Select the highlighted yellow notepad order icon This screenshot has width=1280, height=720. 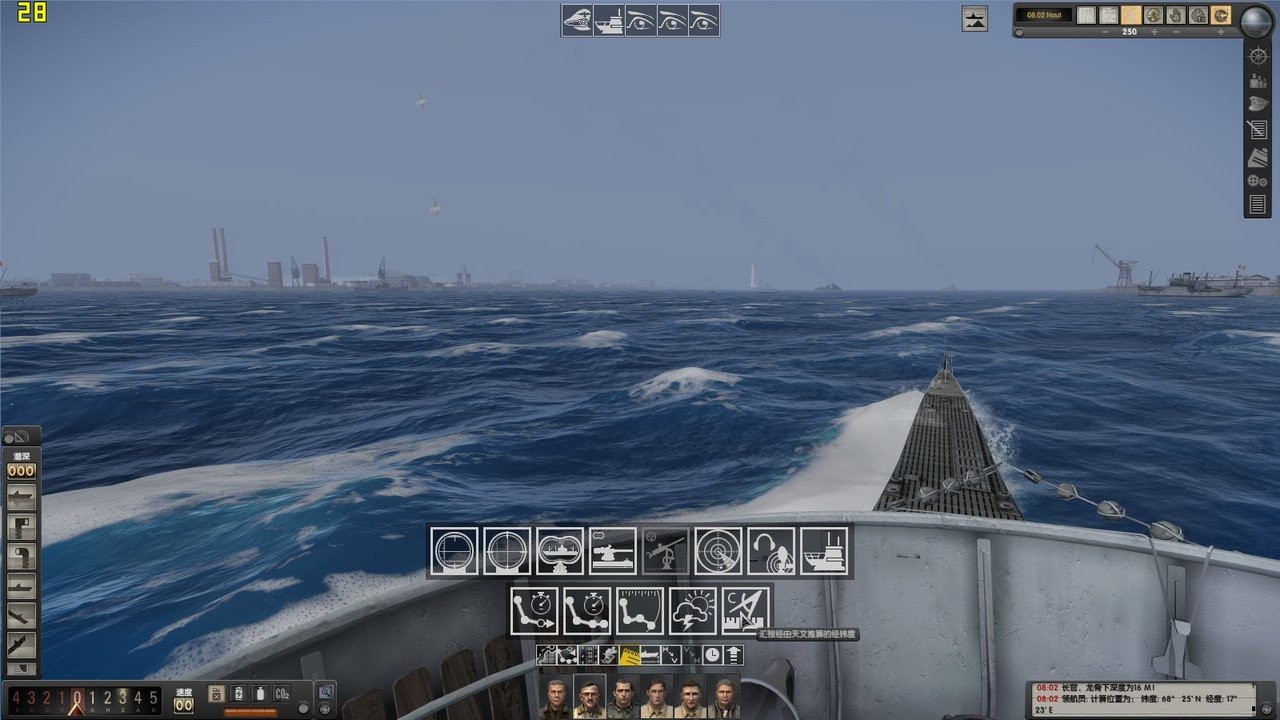pos(630,656)
